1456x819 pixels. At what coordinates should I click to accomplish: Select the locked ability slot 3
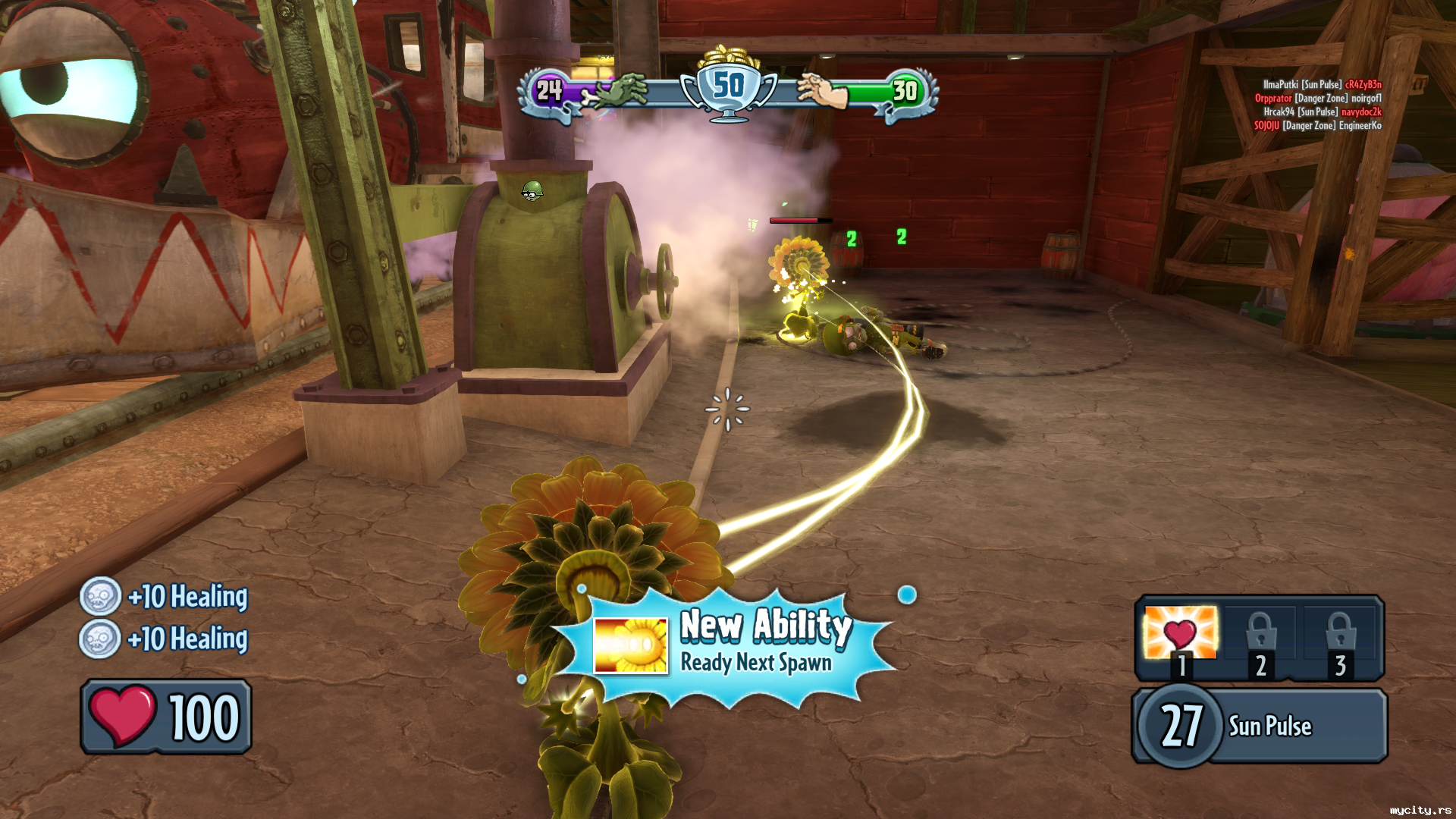pos(1340,638)
